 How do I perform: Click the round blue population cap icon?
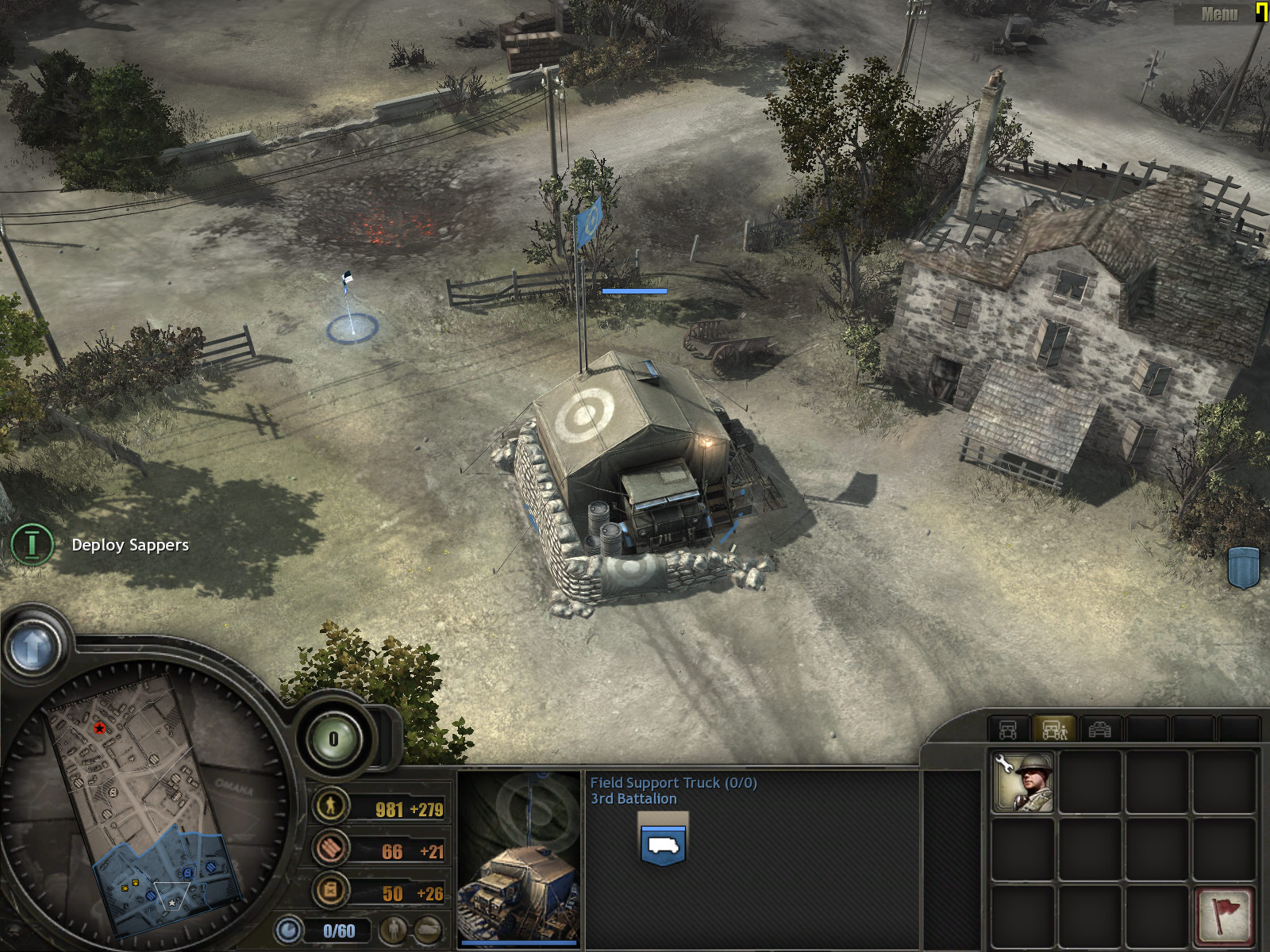(289, 930)
